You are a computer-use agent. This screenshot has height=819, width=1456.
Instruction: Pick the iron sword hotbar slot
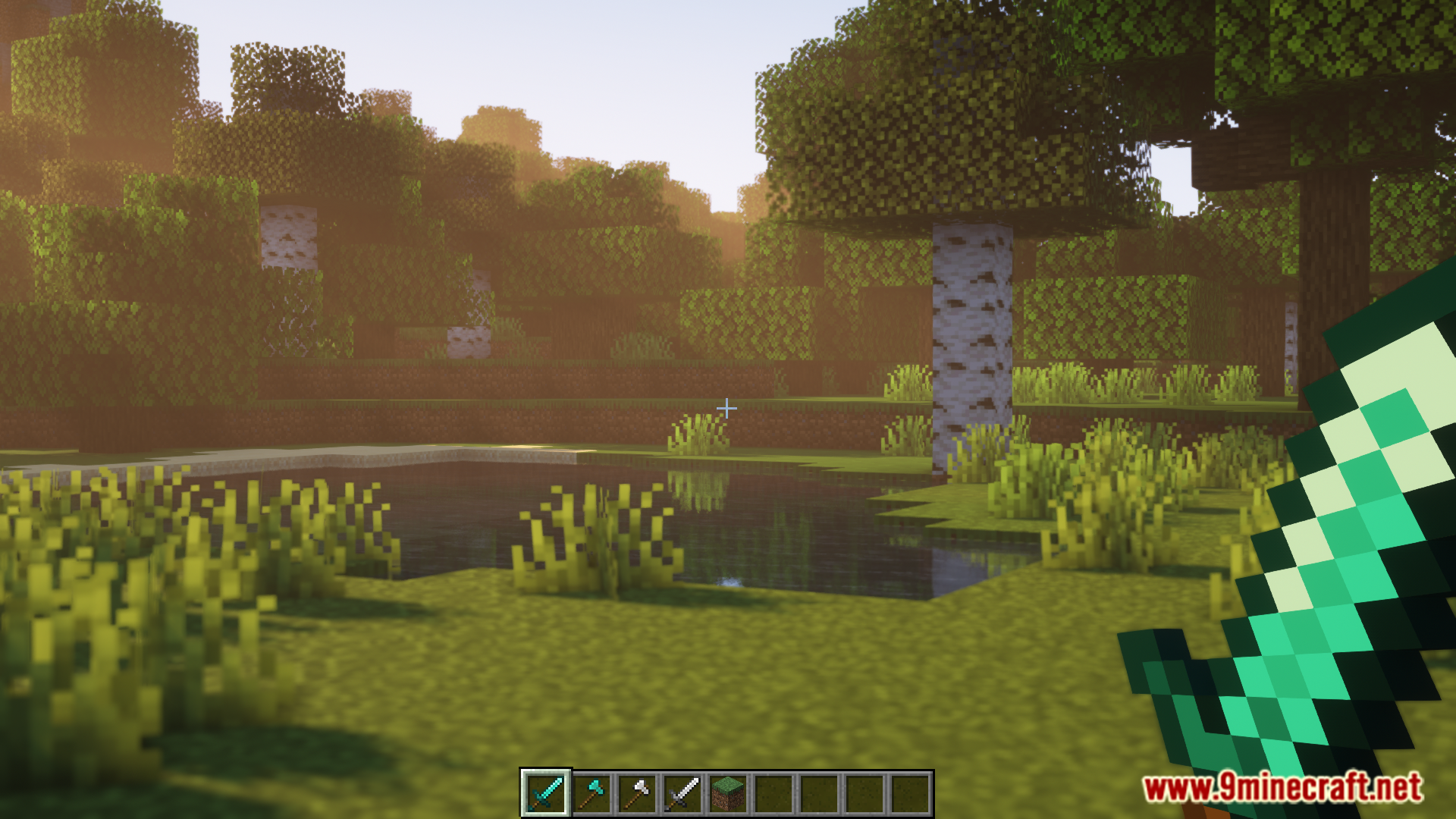click(682, 793)
